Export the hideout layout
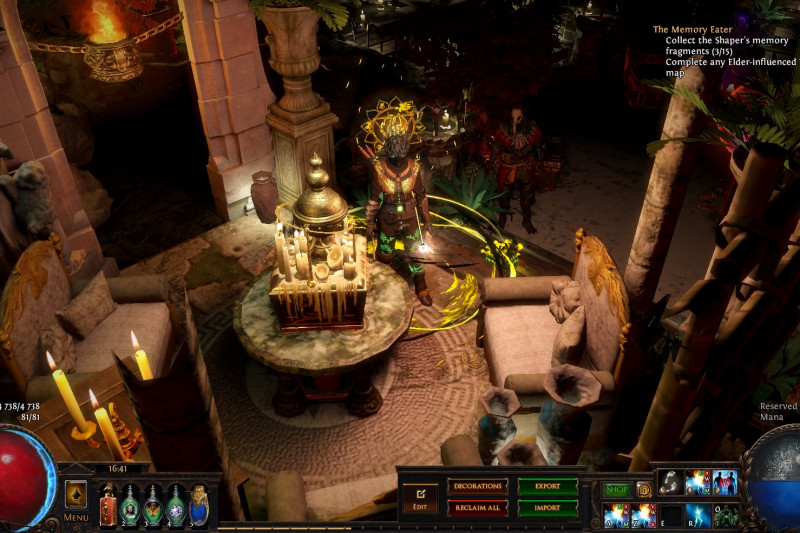Viewport: 800px width, 533px height. click(547, 486)
